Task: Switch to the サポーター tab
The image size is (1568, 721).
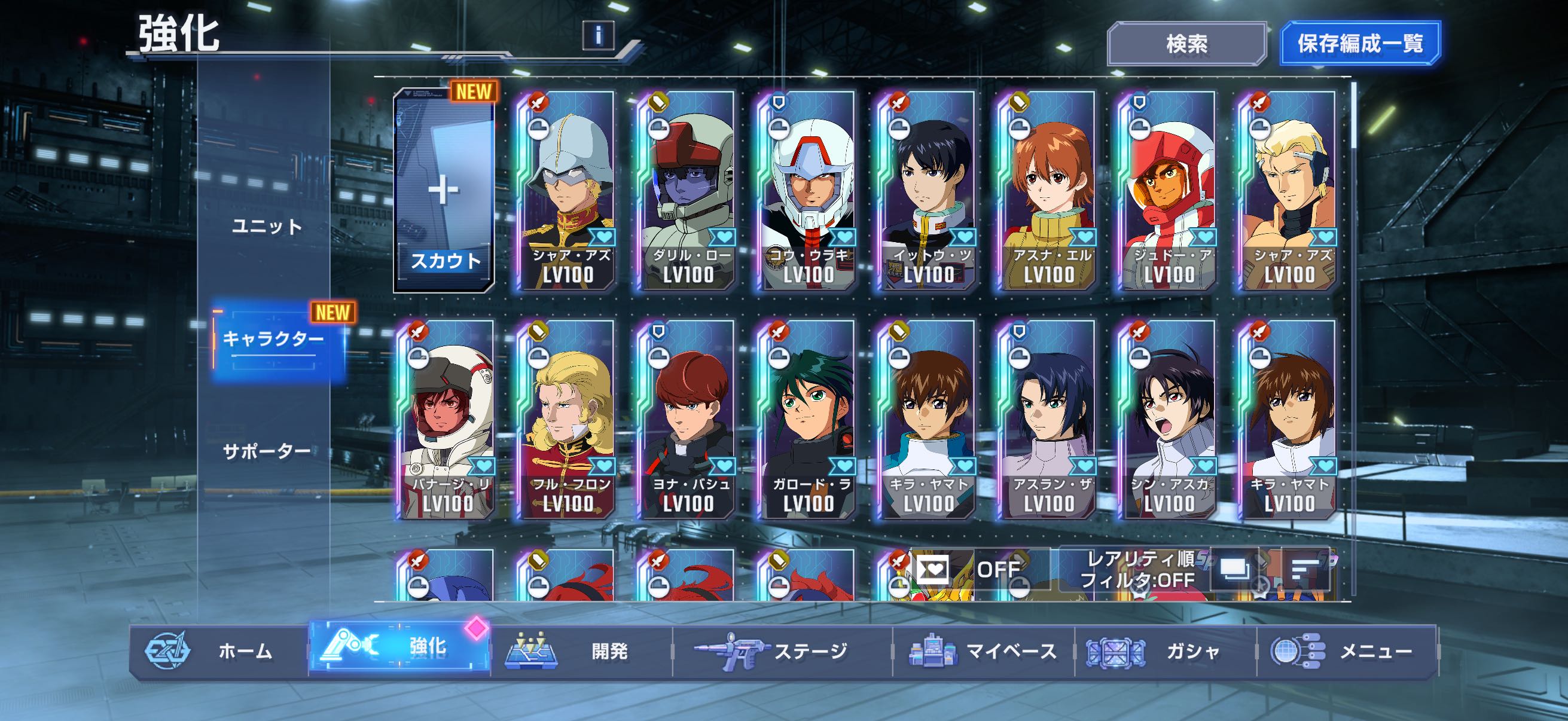Action: pos(267,451)
